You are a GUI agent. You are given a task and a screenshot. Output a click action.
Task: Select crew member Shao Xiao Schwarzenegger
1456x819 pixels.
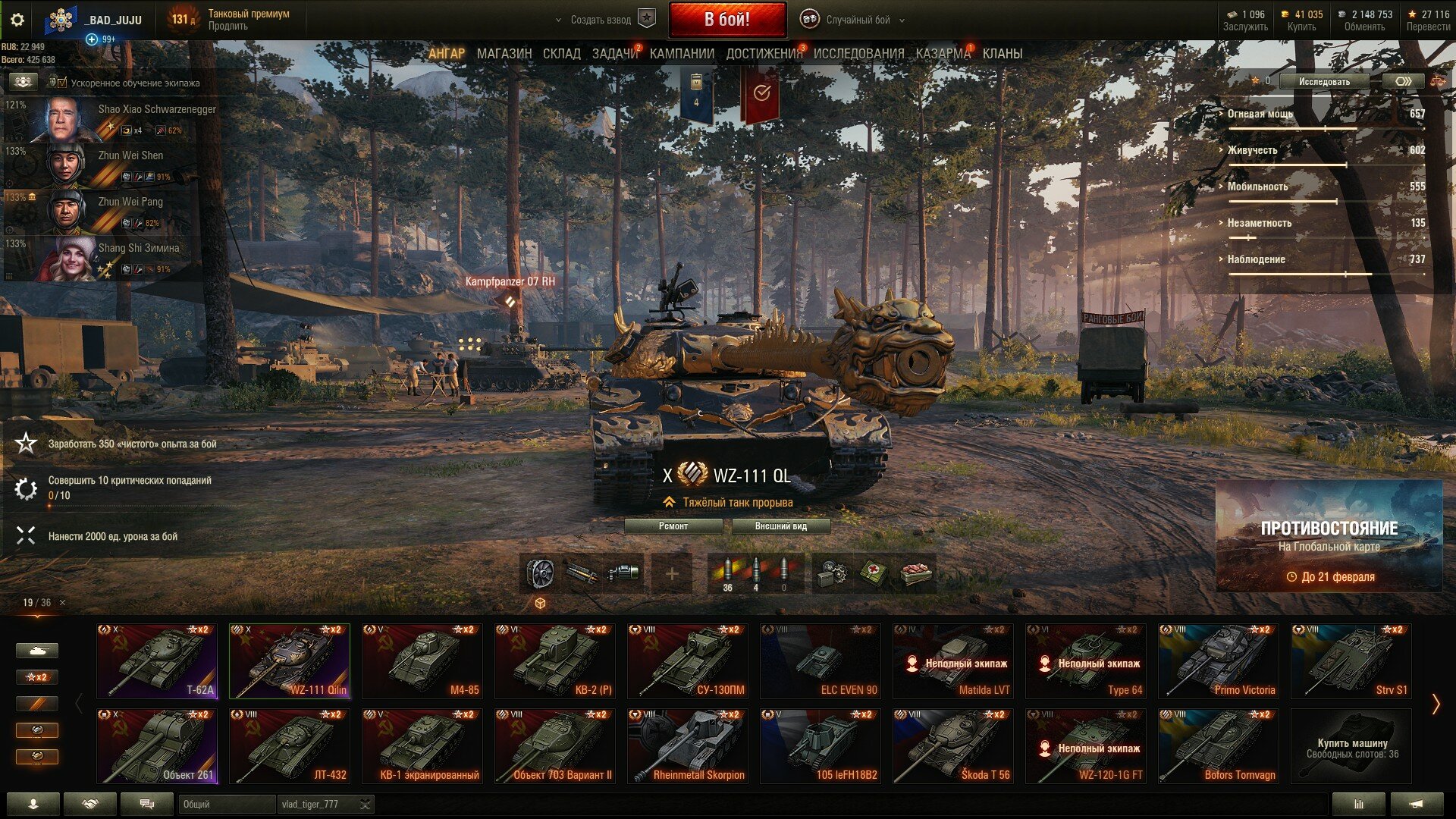click(114, 119)
